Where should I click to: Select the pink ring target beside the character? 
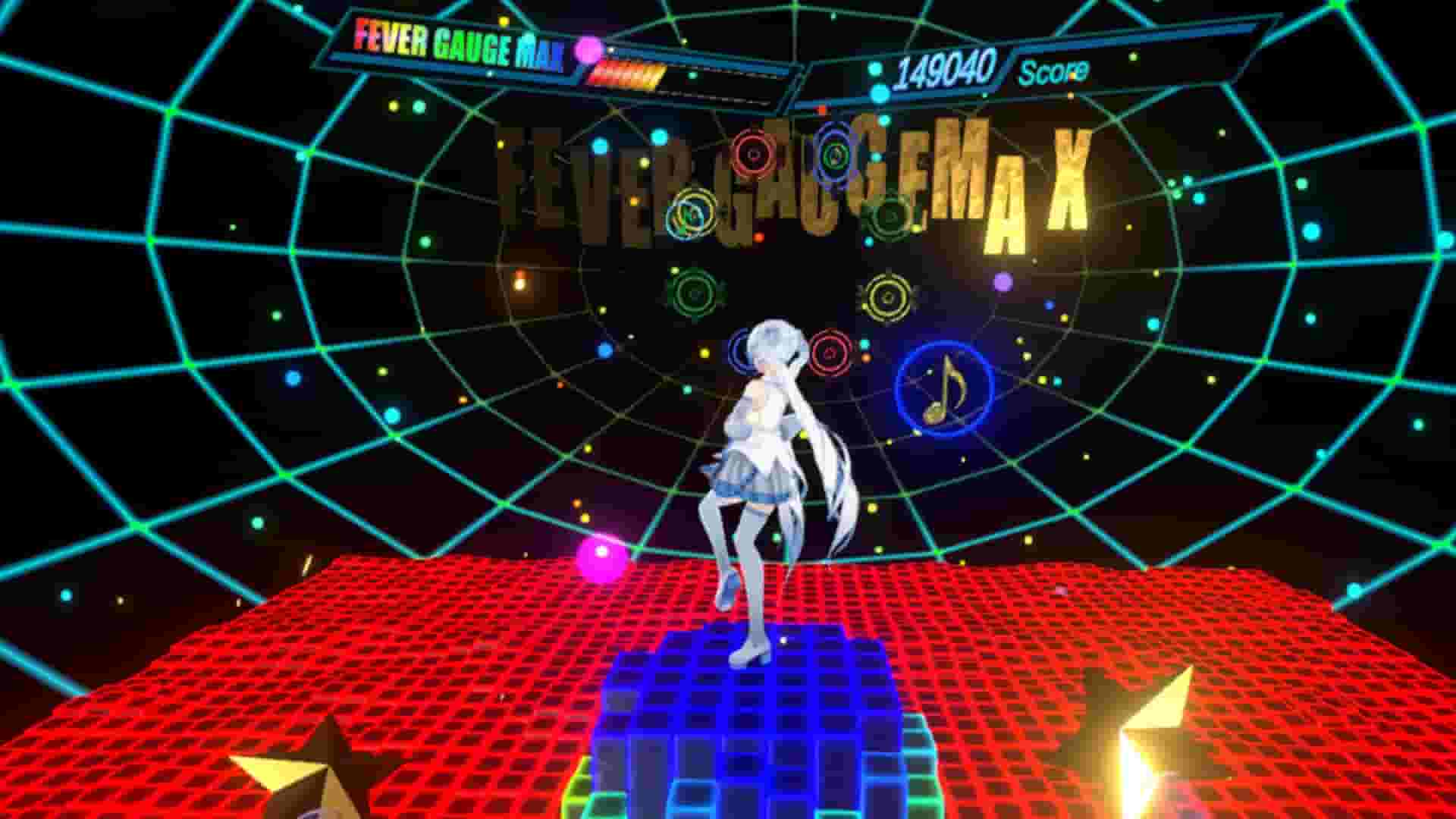point(831,351)
